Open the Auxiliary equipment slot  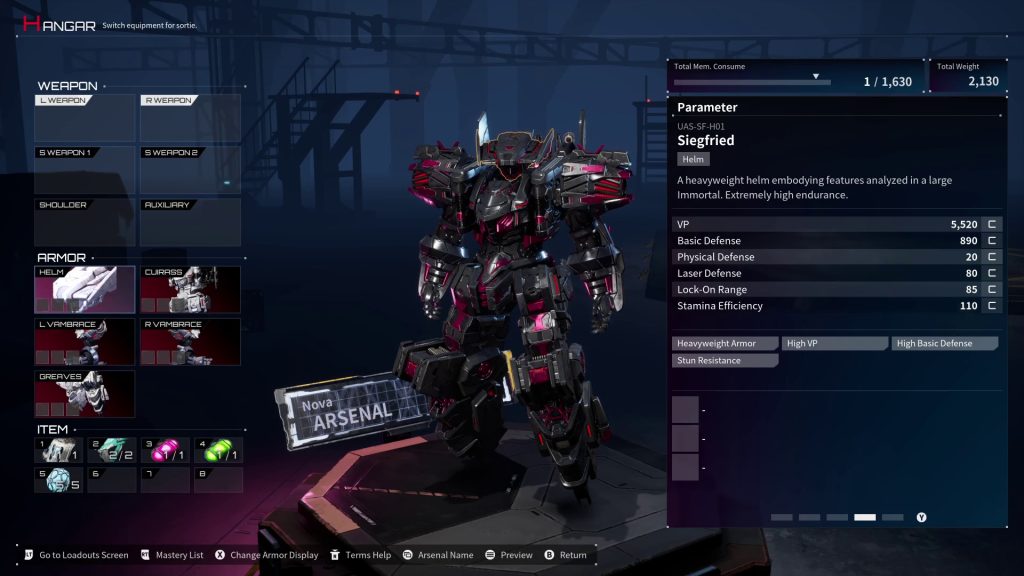point(190,222)
